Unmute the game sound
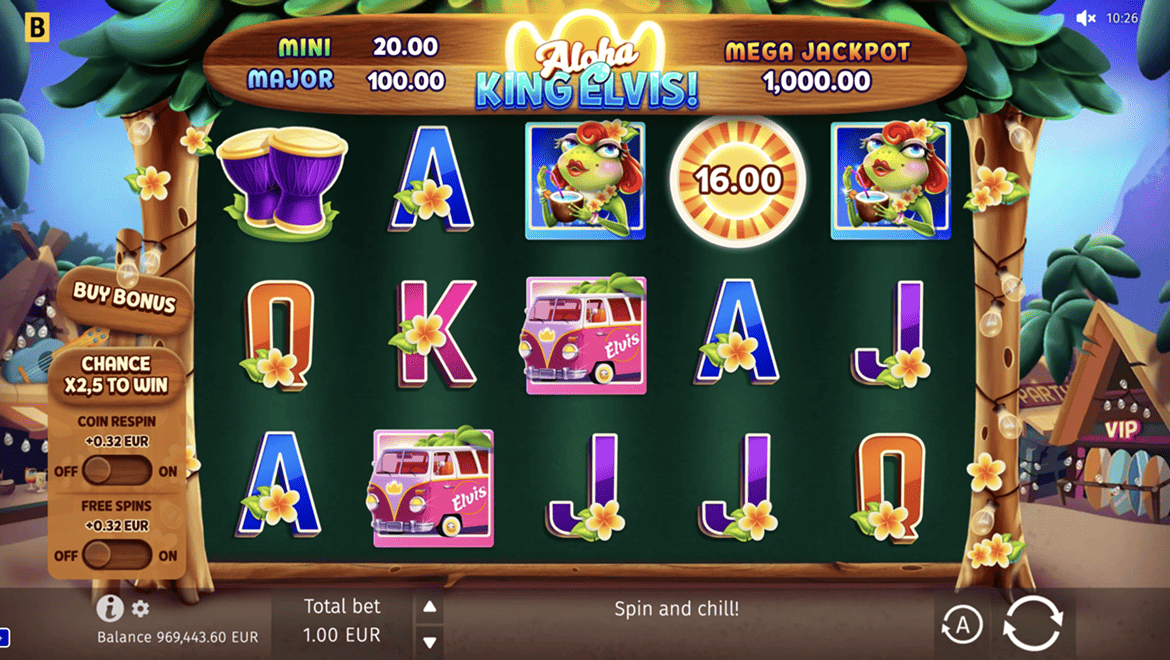 coord(1086,18)
